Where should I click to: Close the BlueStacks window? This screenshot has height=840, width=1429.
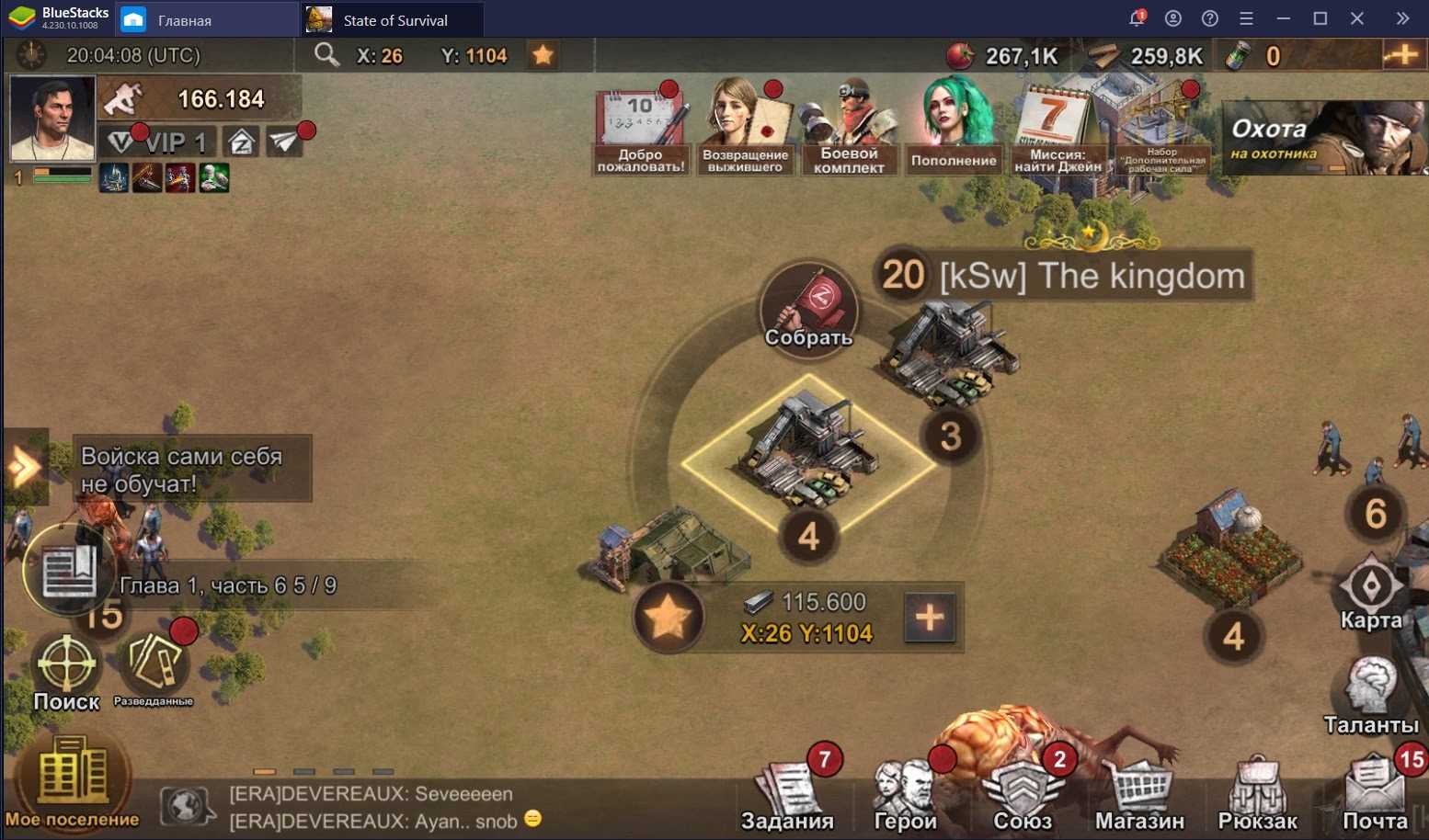coord(1357,18)
